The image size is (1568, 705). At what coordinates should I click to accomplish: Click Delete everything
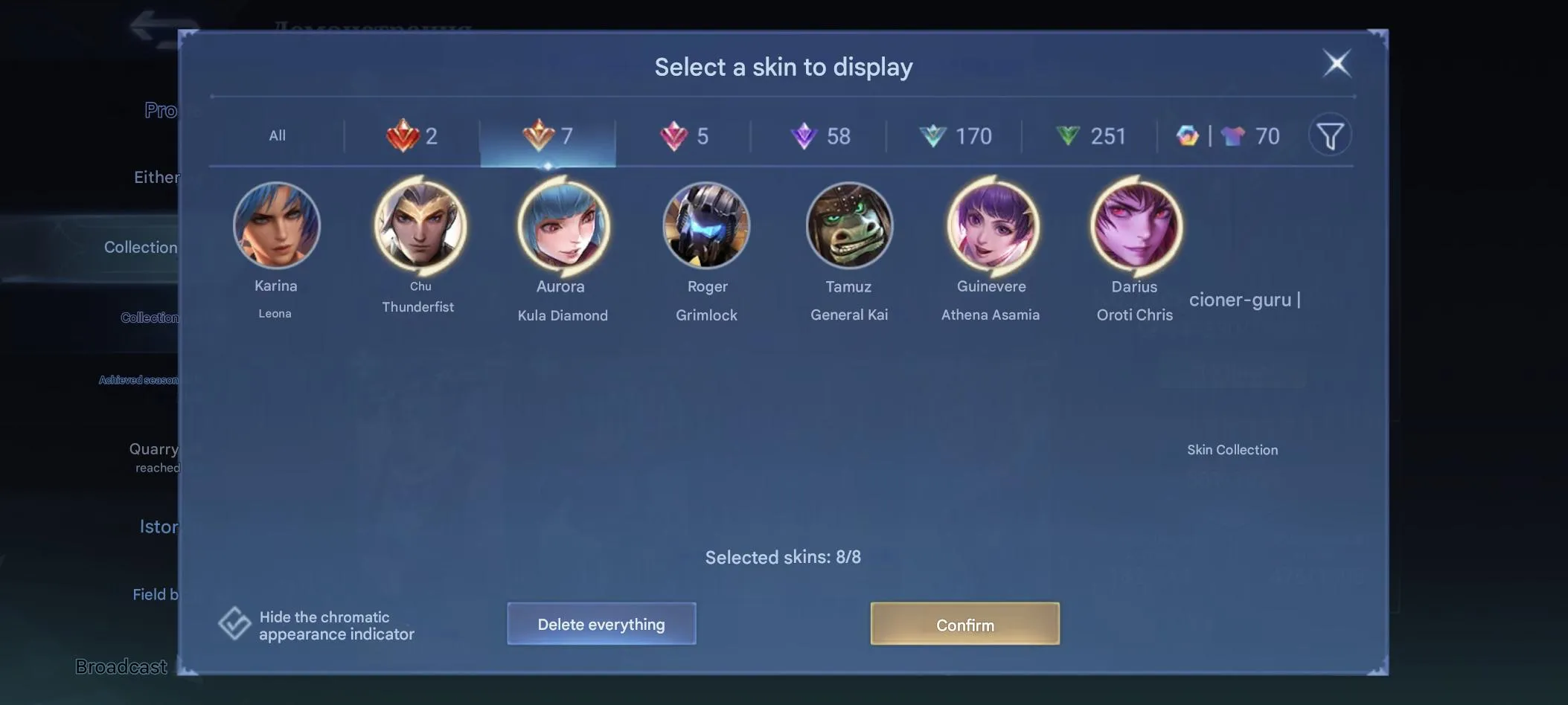pyautogui.click(x=601, y=624)
